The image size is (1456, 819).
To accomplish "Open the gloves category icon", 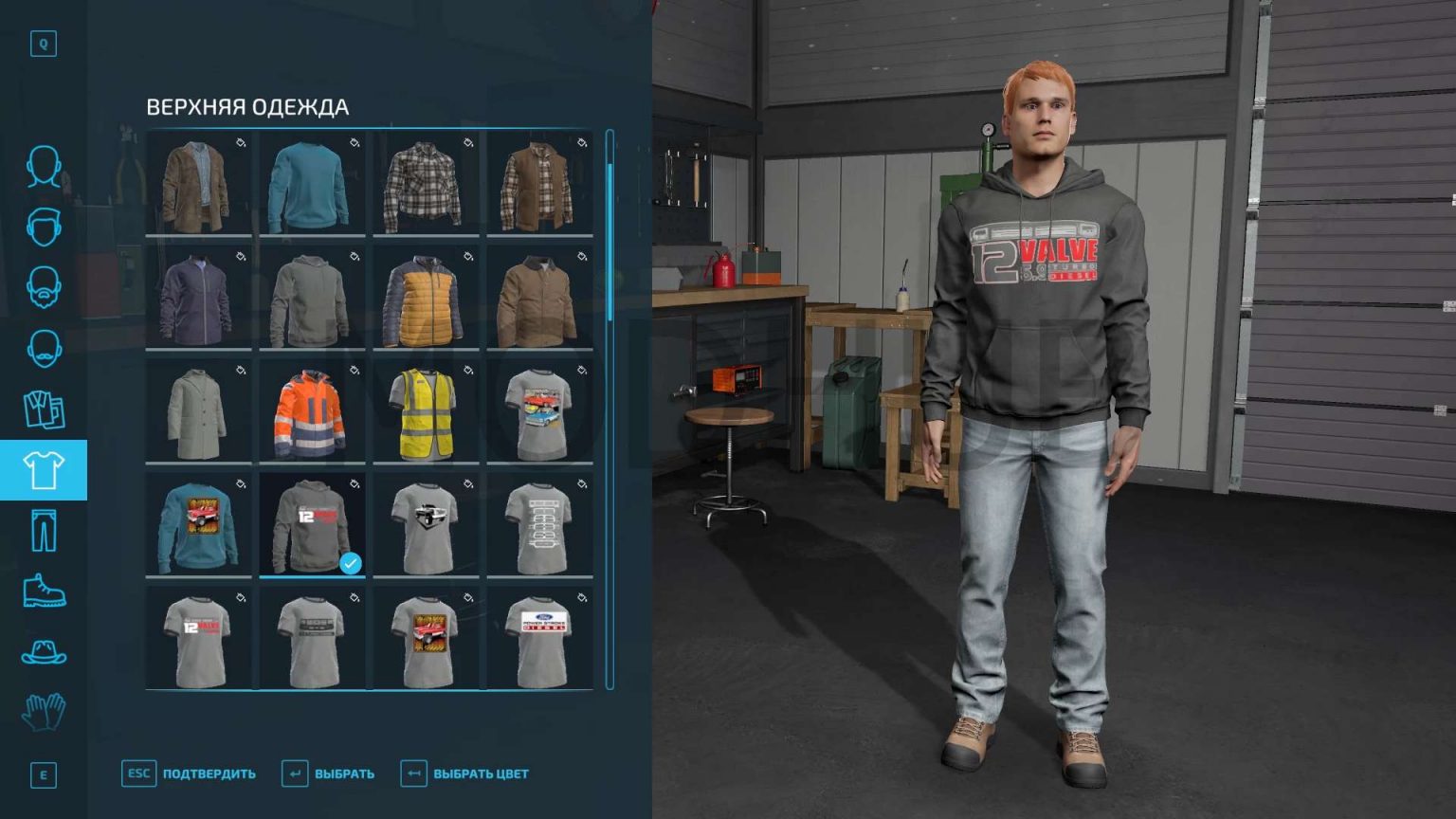I will (43, 711).
